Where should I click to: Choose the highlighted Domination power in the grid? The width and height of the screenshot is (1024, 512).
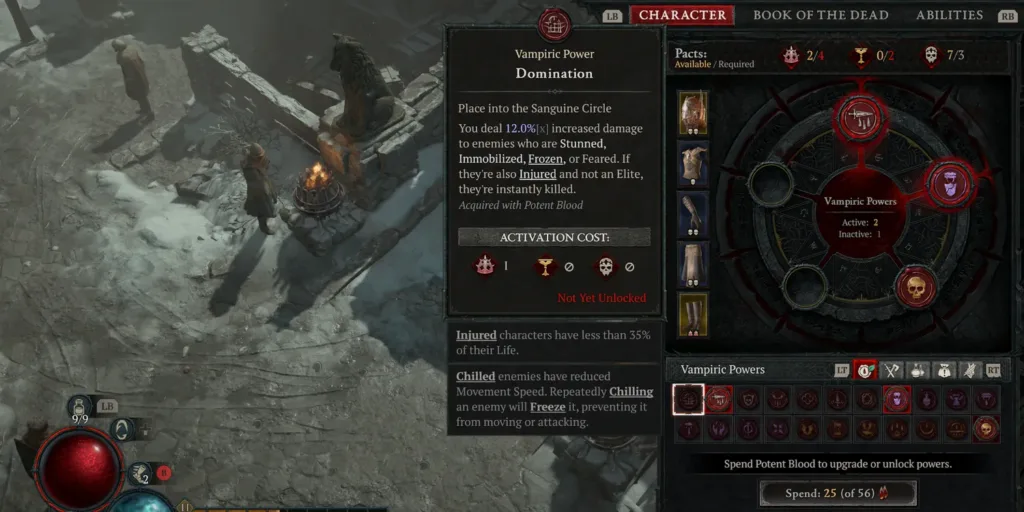(688, 400)
